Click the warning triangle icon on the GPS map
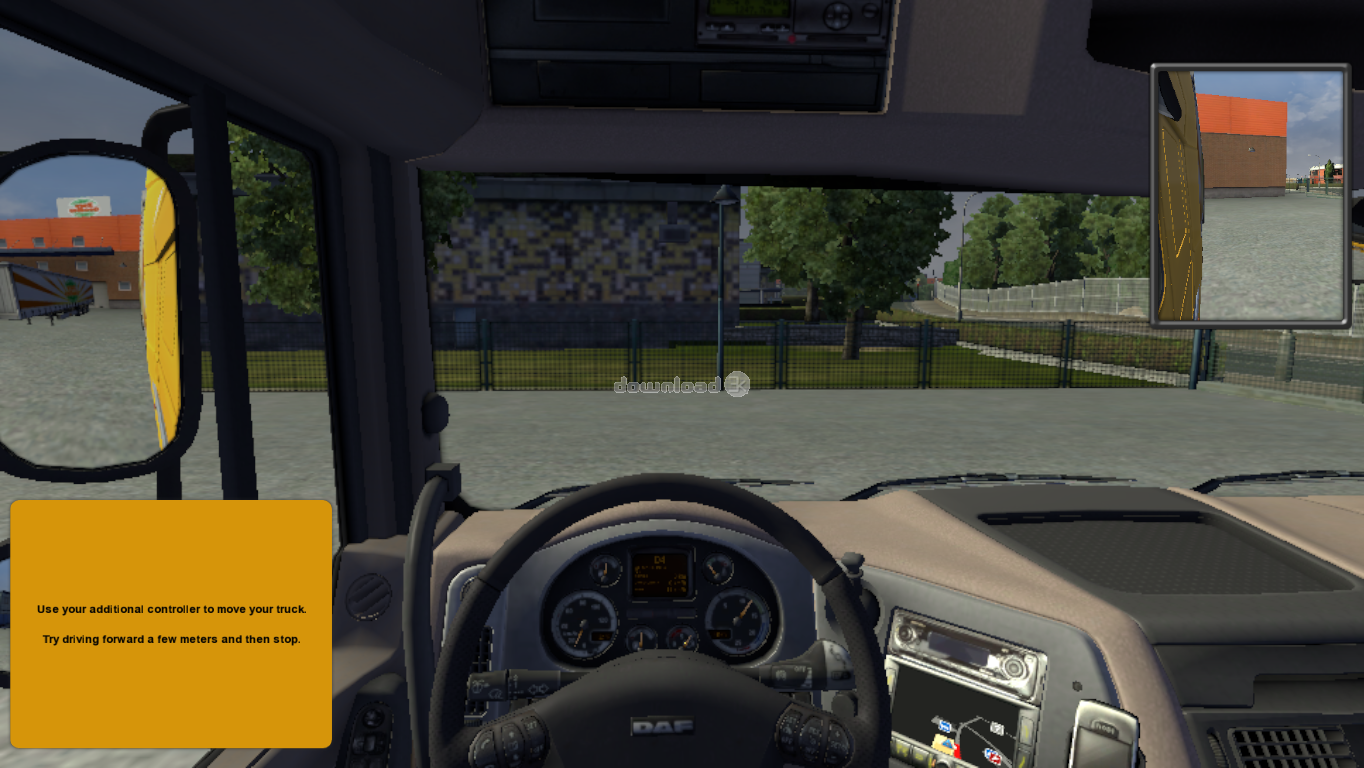1364x768 pixels. pyautogui.click(x=947, y=743)
